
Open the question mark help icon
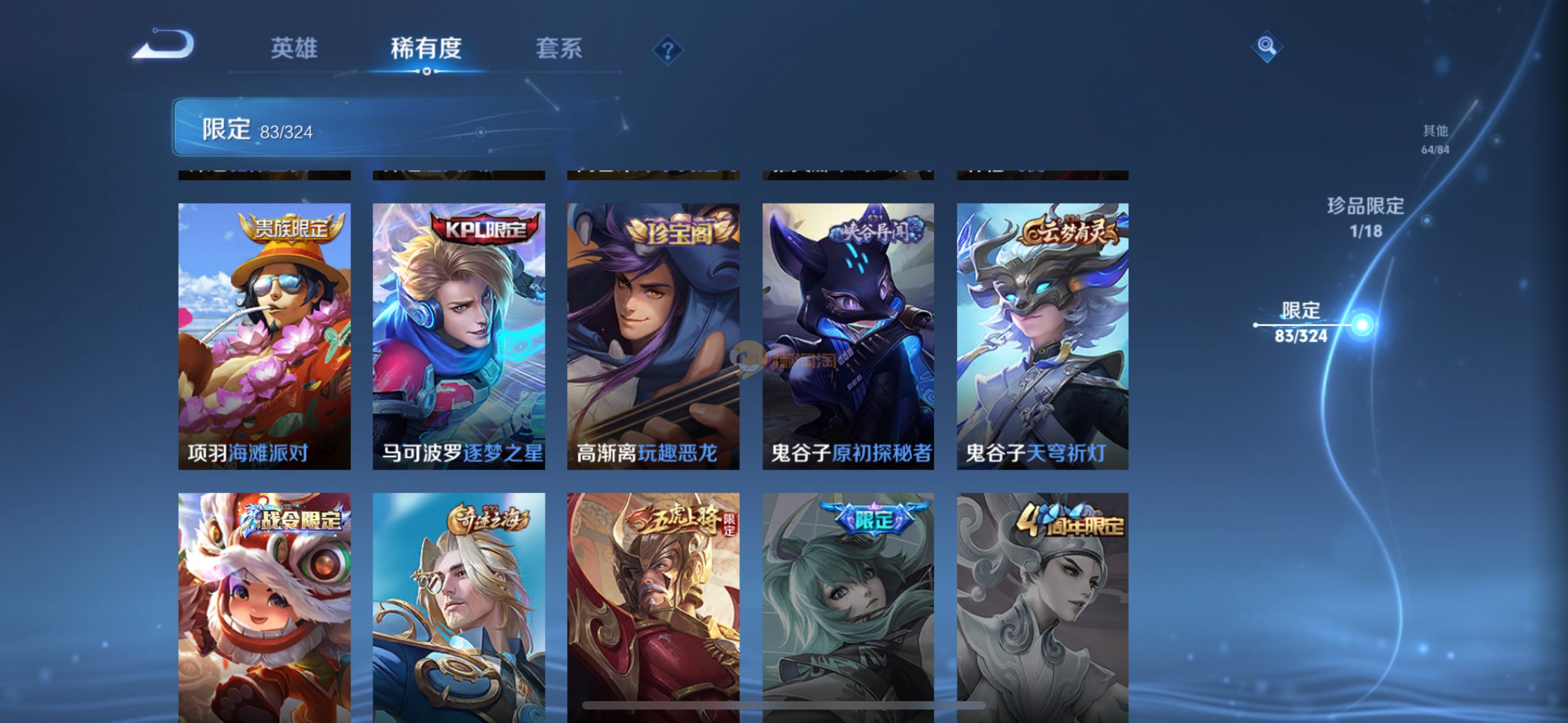667,50
